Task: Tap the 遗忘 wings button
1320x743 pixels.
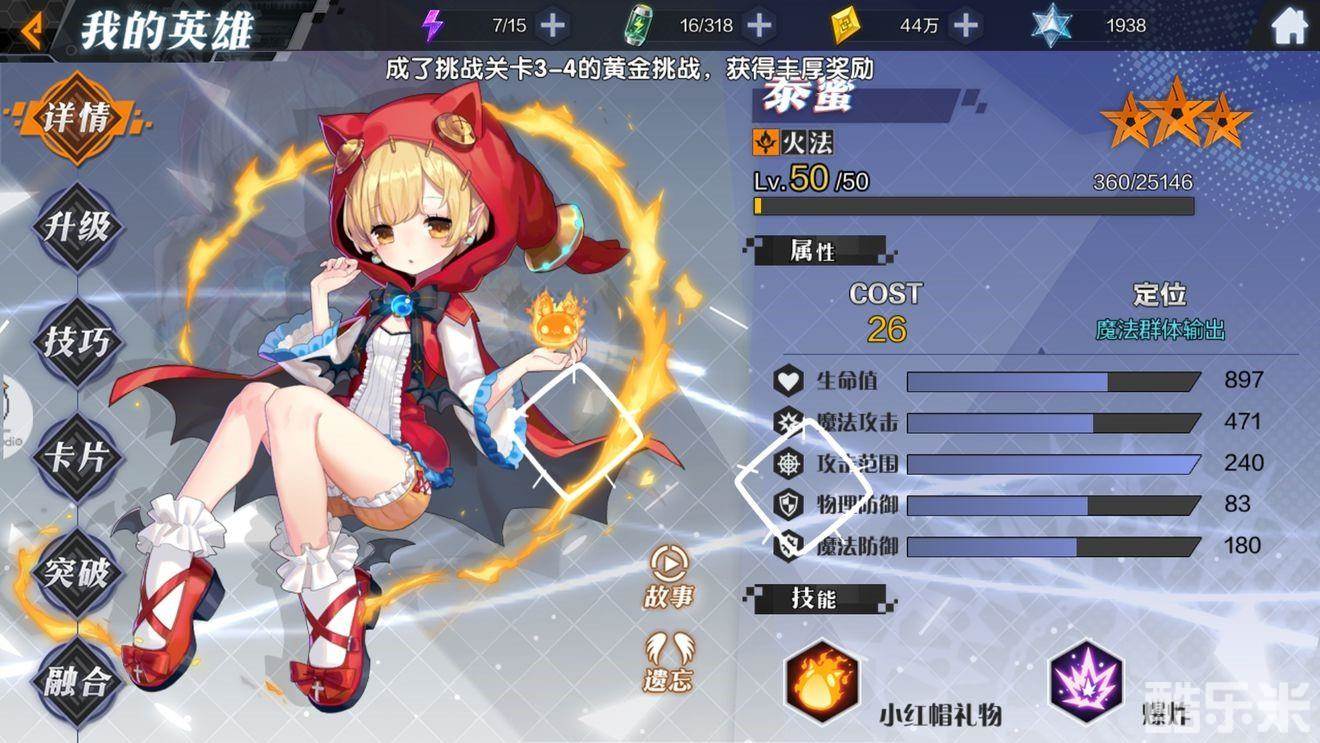Action: [669, 662]
